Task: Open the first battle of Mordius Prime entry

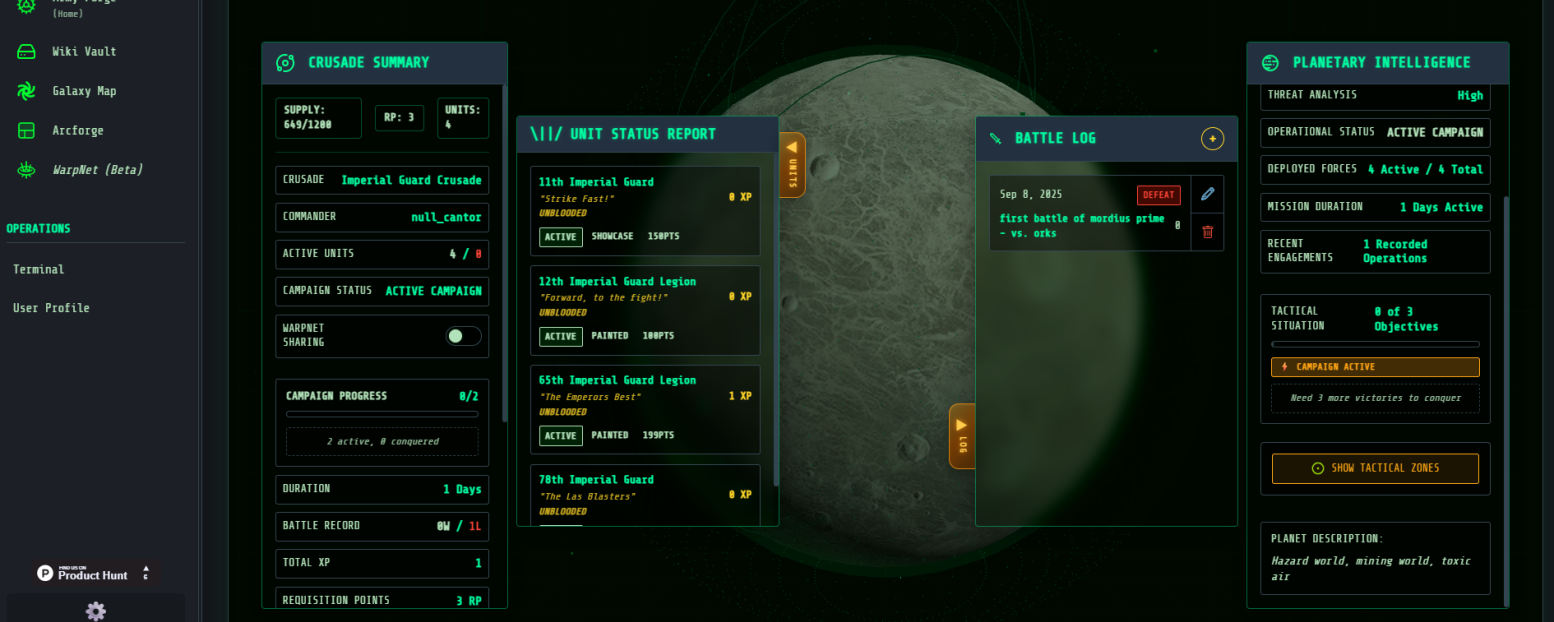Action: point(1082,225)
